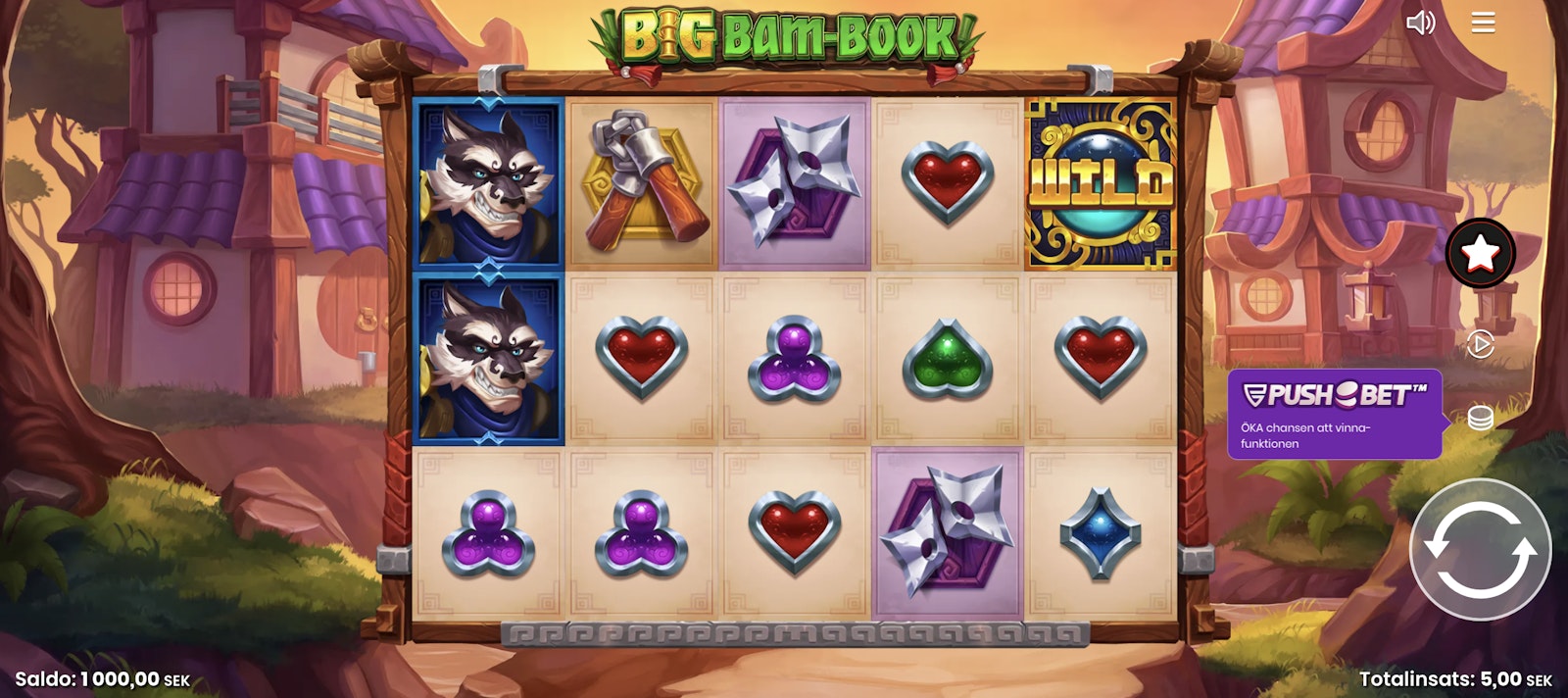Activate the star feature button
1568x698 pixels.
click(x=1480, y=254)
